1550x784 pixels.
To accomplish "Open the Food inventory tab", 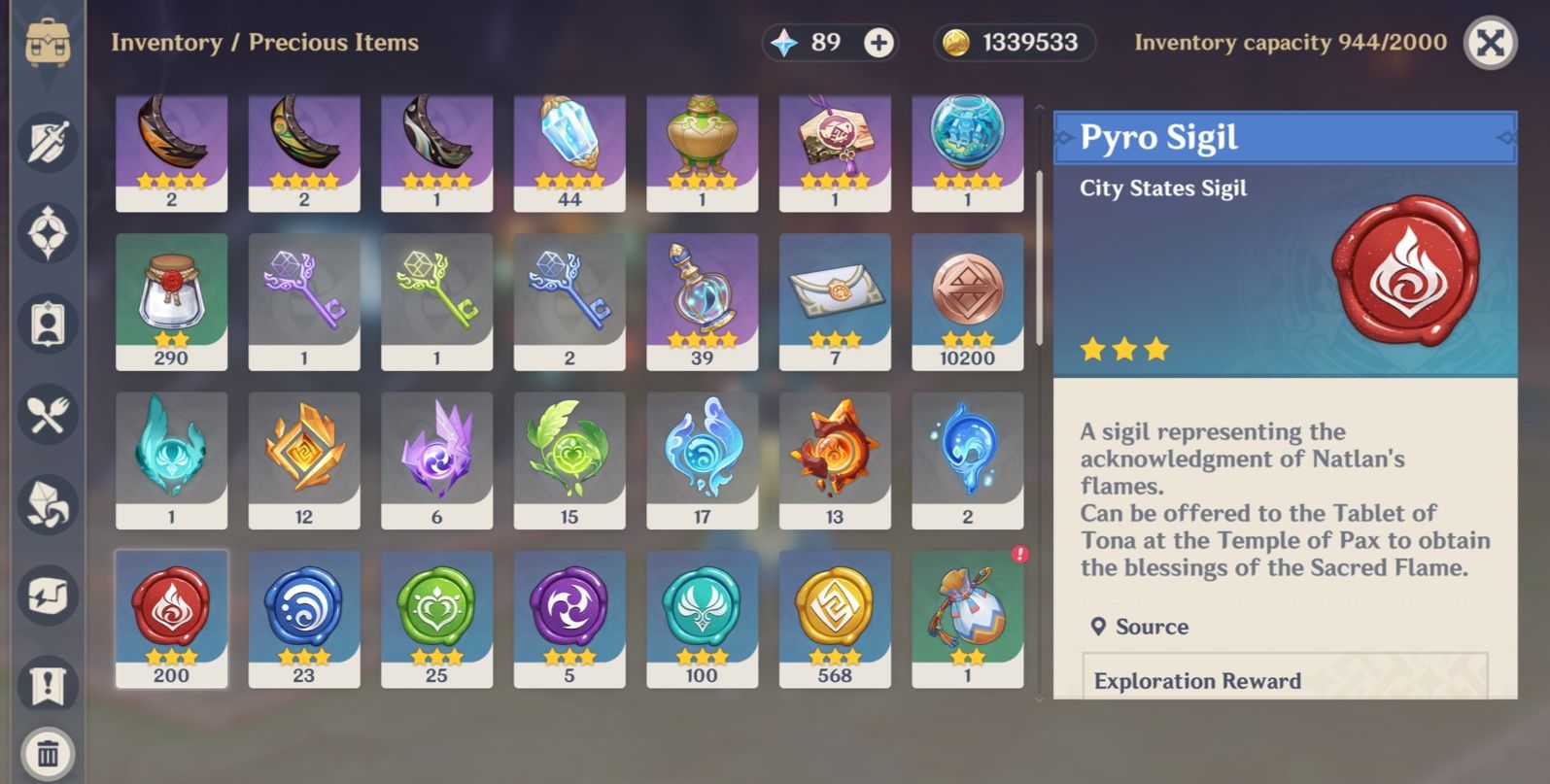I will 46,415.
